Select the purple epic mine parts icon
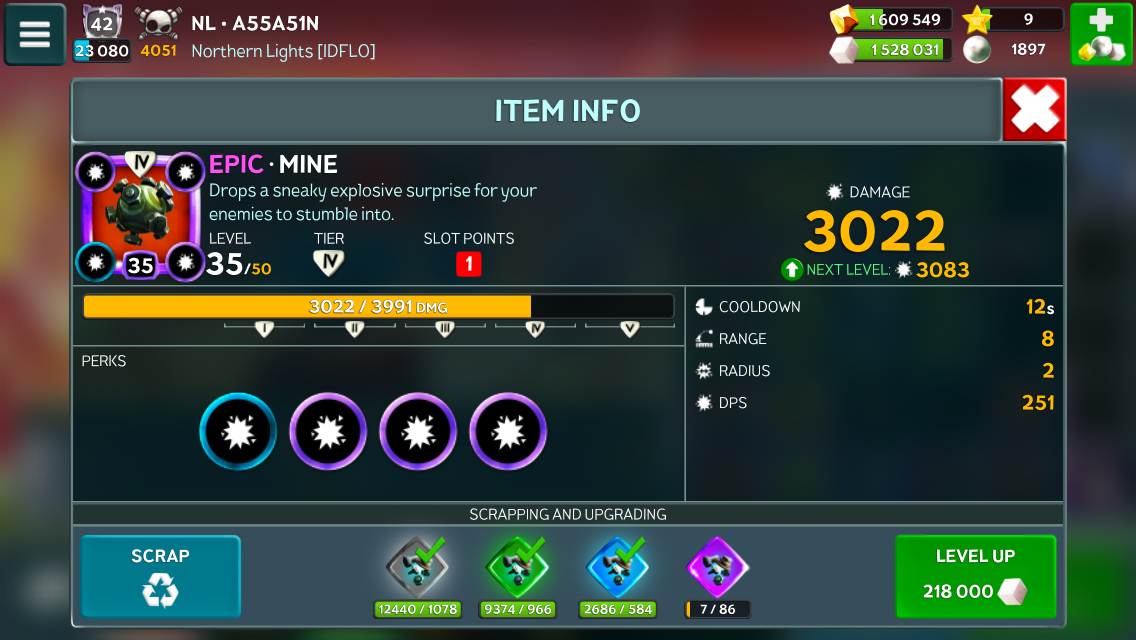This screenshot has width=1136, height=640. click(718, 566)
